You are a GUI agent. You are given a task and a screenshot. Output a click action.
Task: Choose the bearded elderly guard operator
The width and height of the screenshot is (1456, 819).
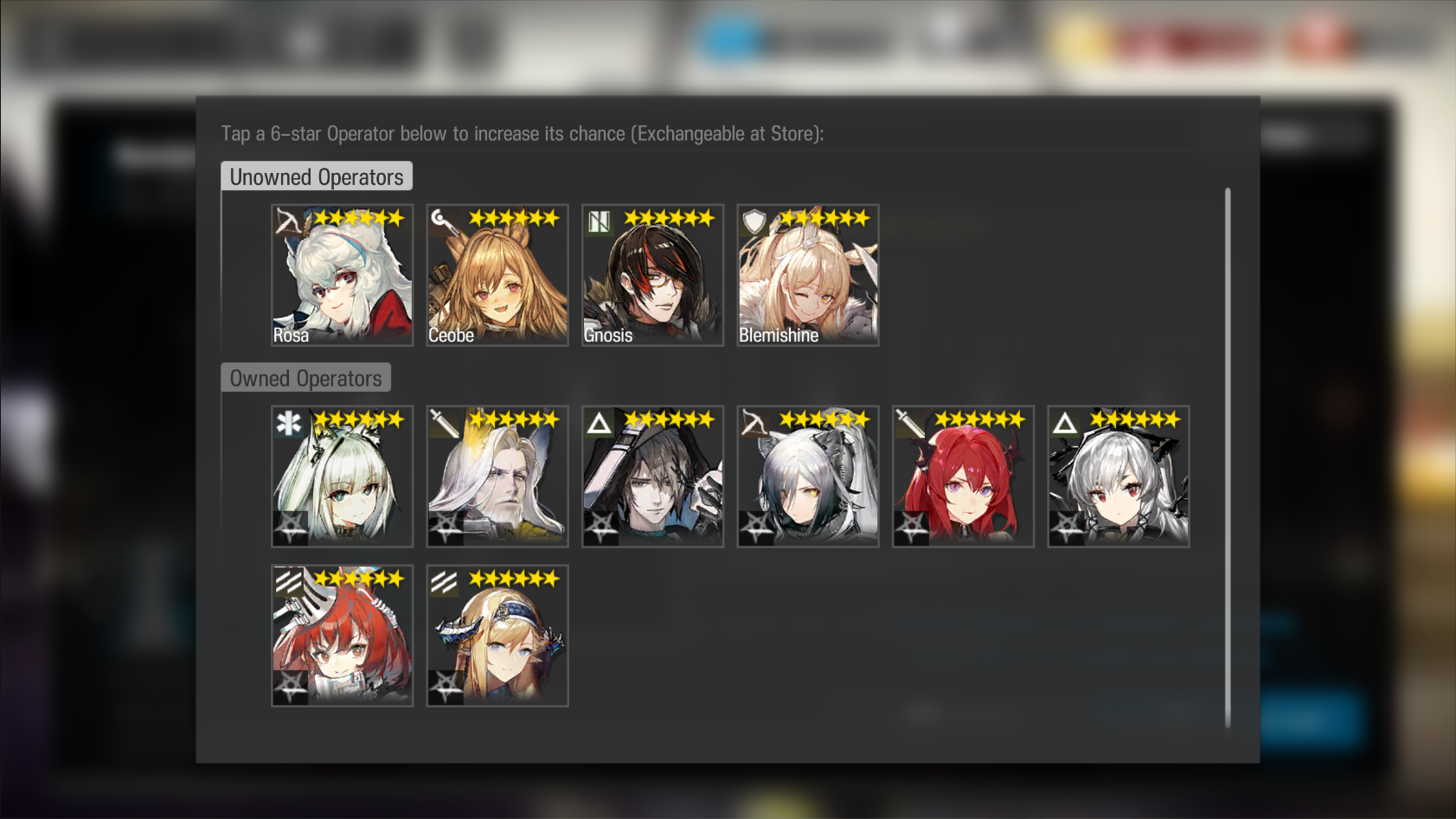pyautogui.click(x=497, y=477)
